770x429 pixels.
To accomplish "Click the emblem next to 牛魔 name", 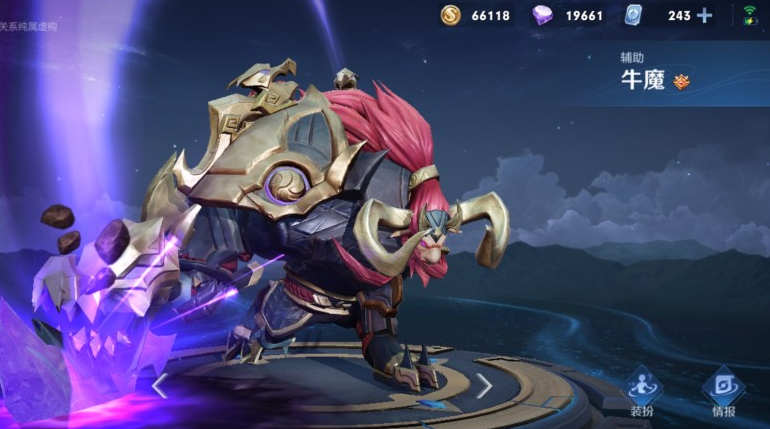I will (682, 81).
